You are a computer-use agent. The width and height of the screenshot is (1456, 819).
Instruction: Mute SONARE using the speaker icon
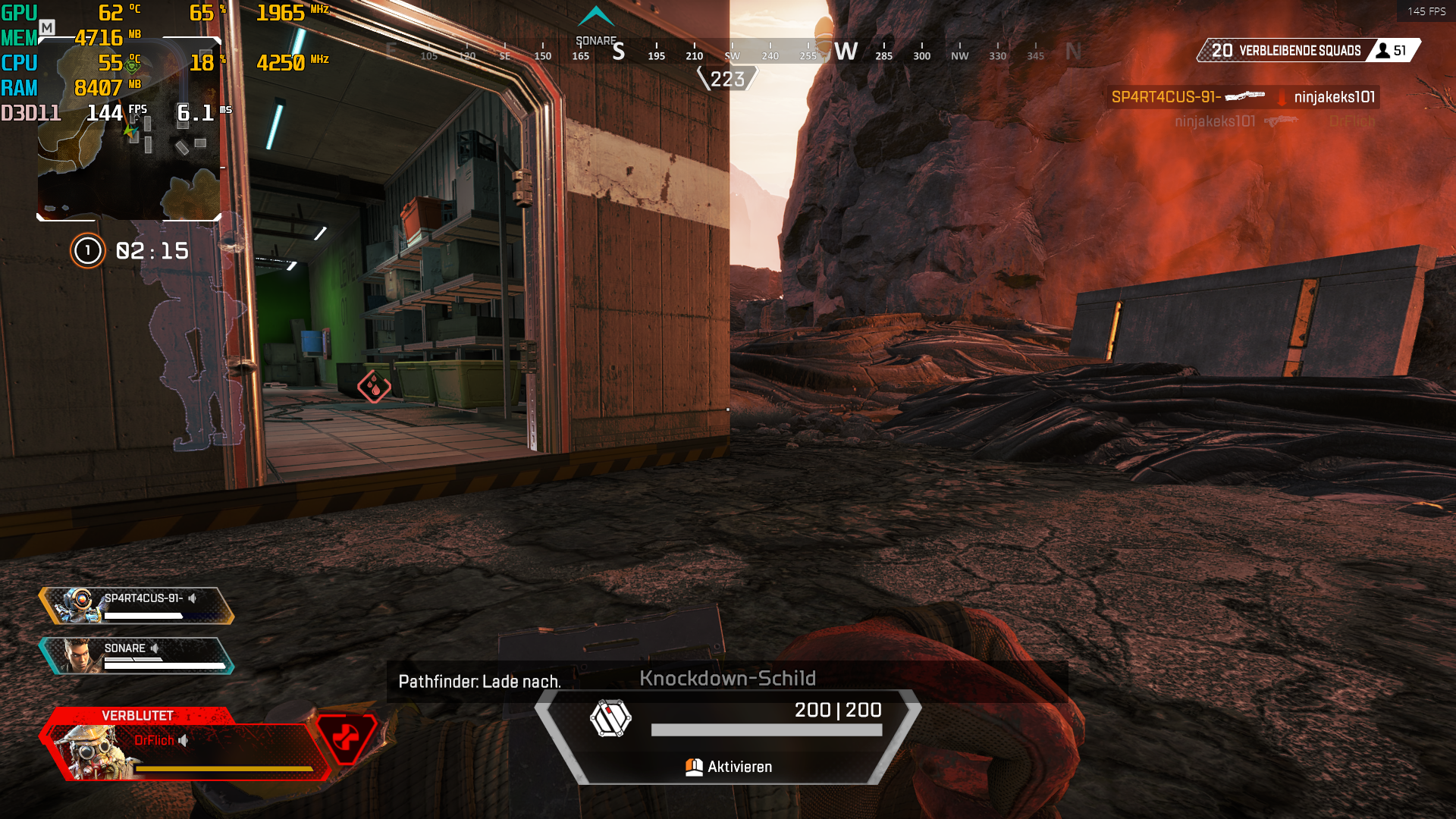(x=156, y=648)
